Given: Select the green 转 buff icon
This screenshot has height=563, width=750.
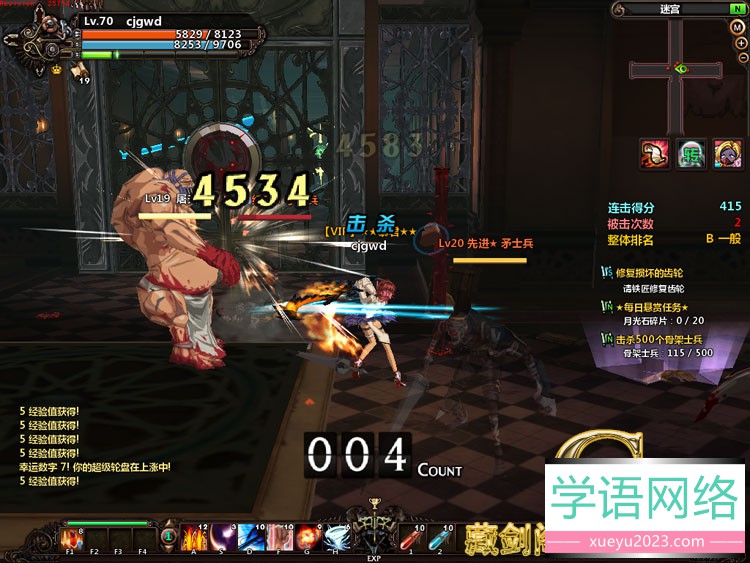Looking at the screenshot, I should pyautogui.click(x=691, y=153).
